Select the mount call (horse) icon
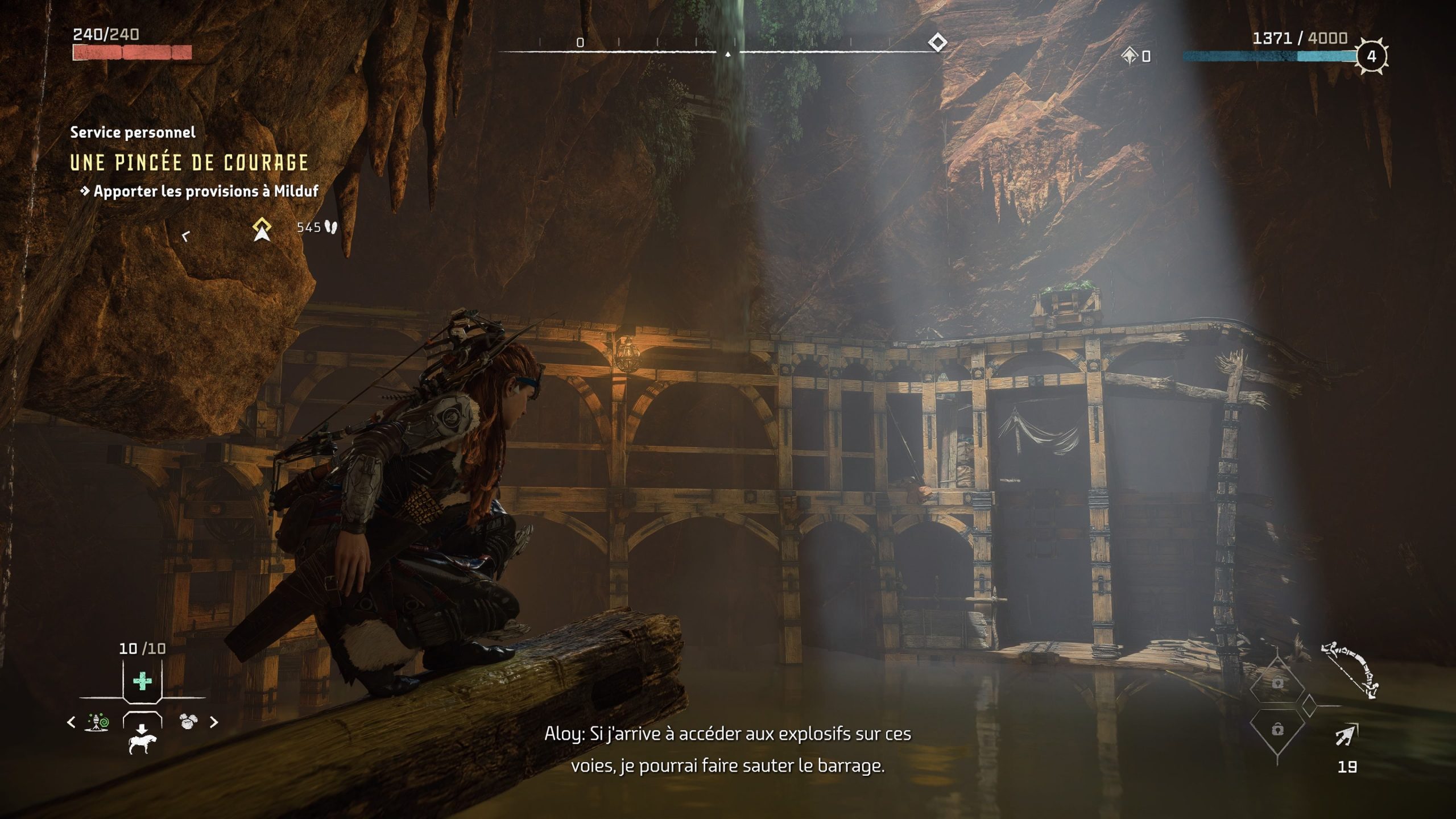 142,744
